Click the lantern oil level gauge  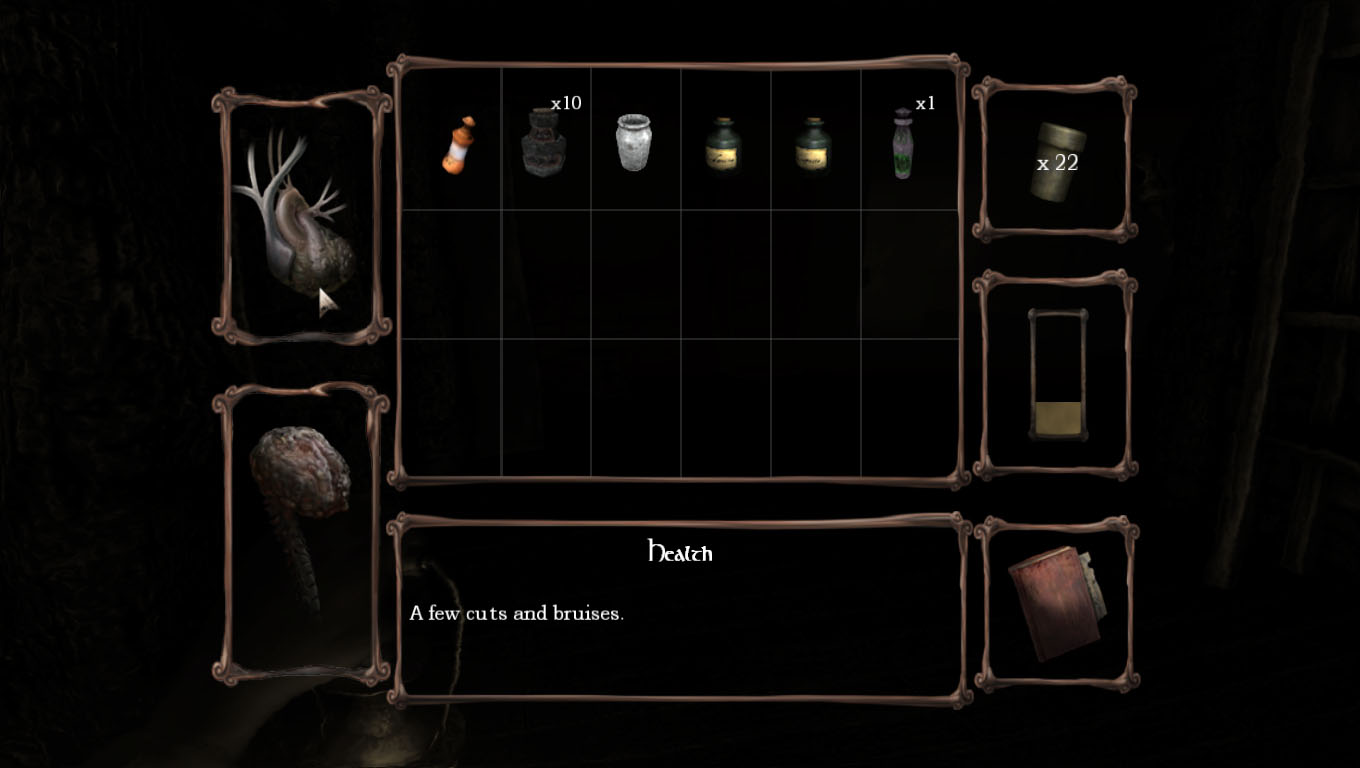click(1057, 375)
